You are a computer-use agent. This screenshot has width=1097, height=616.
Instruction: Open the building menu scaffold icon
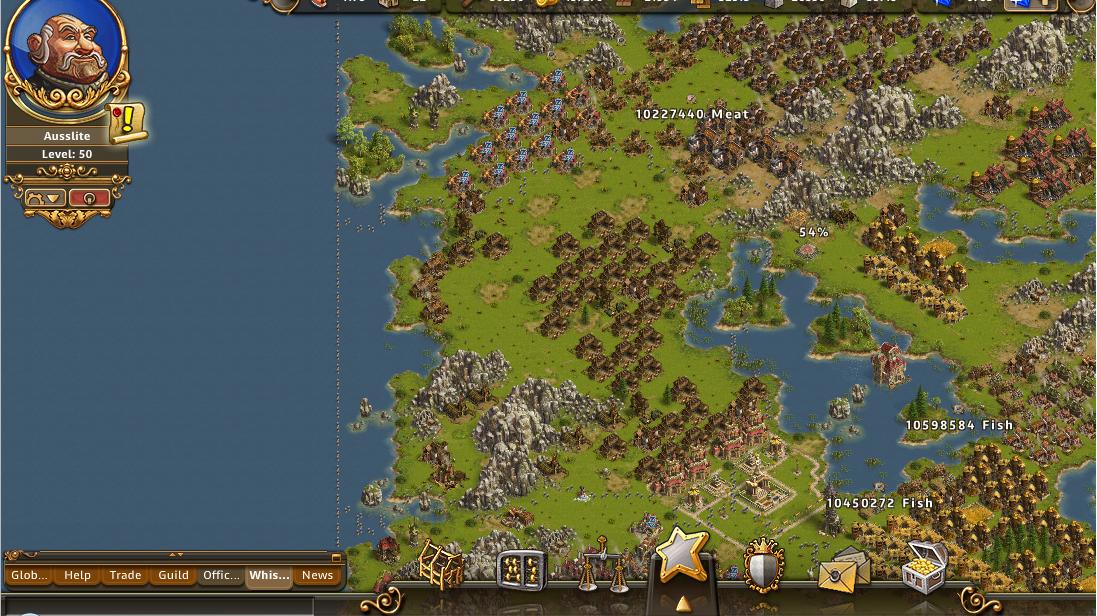click(441, 565)
